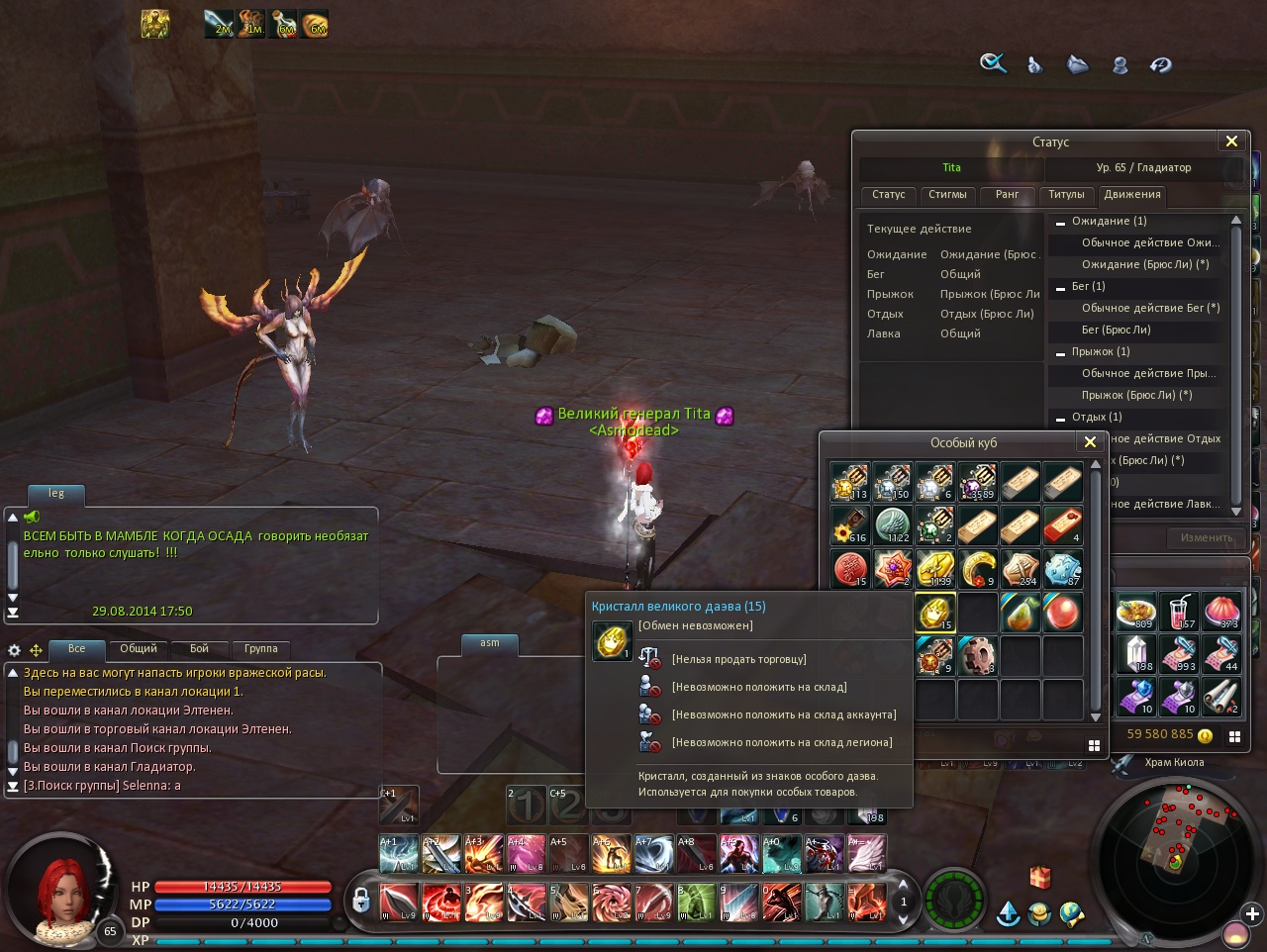
Task: Close the Особый куб inventory
Action: tap(1090, 442)
